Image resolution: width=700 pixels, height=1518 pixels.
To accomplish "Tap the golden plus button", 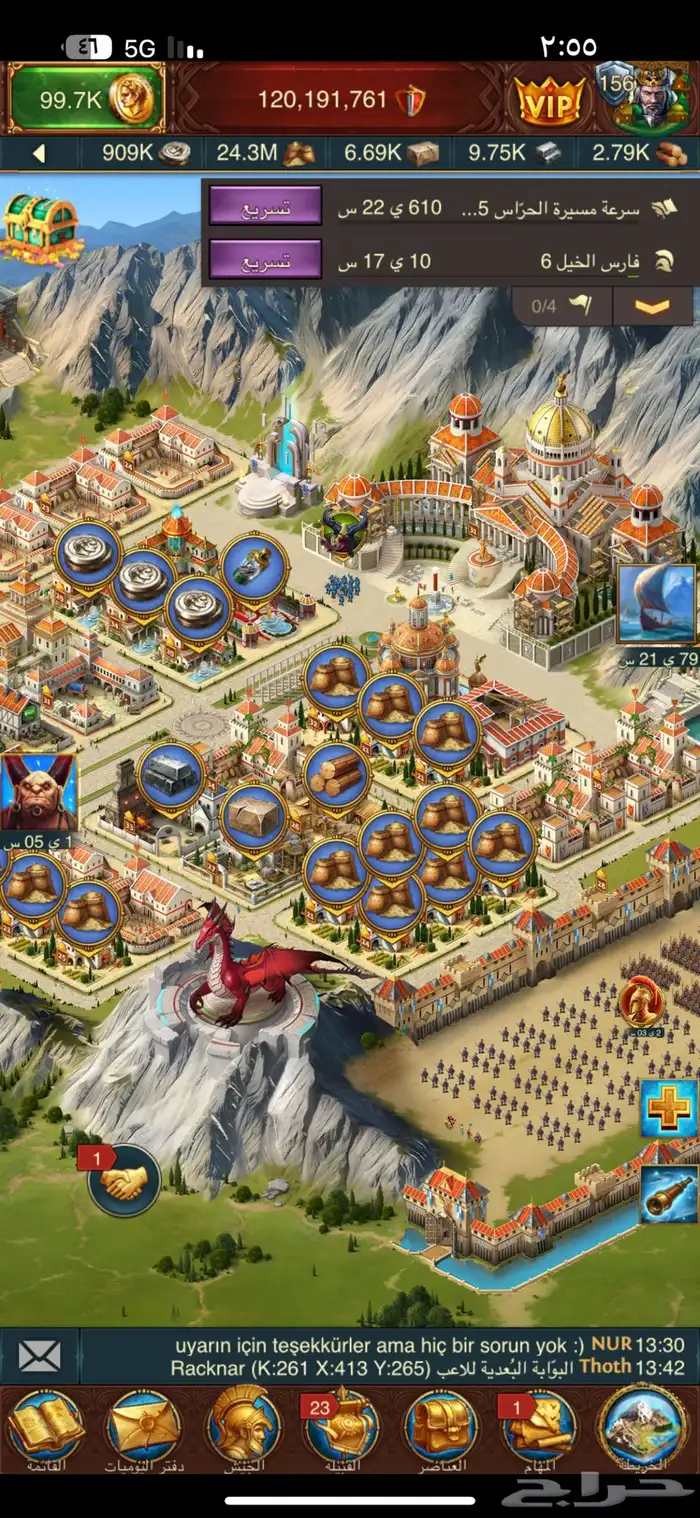I will (668, 1108).
